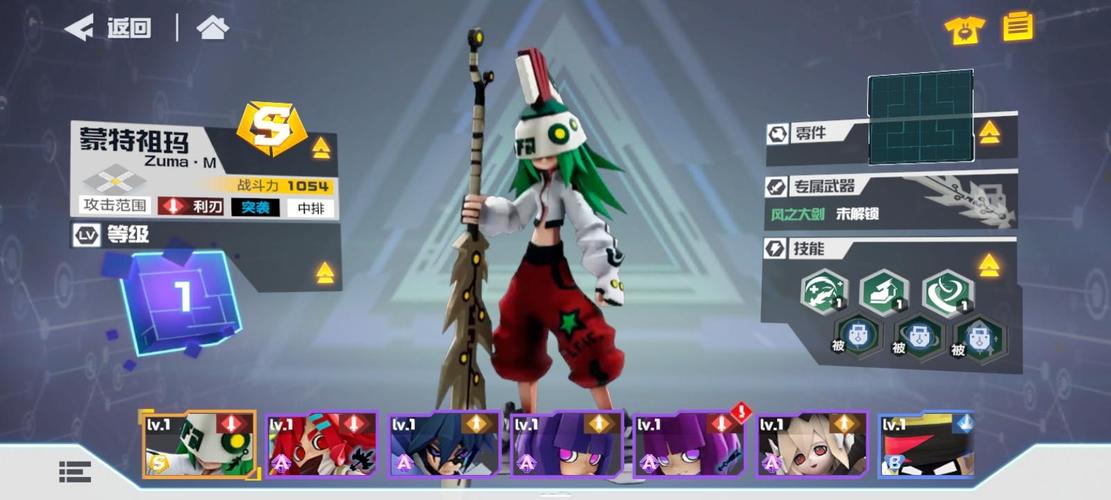Image resolution: width=1111 pixels, height=500 pixels.
Task: Tap the level 1 cube panel
Action: pyautogui.click(x=181, y=299)
